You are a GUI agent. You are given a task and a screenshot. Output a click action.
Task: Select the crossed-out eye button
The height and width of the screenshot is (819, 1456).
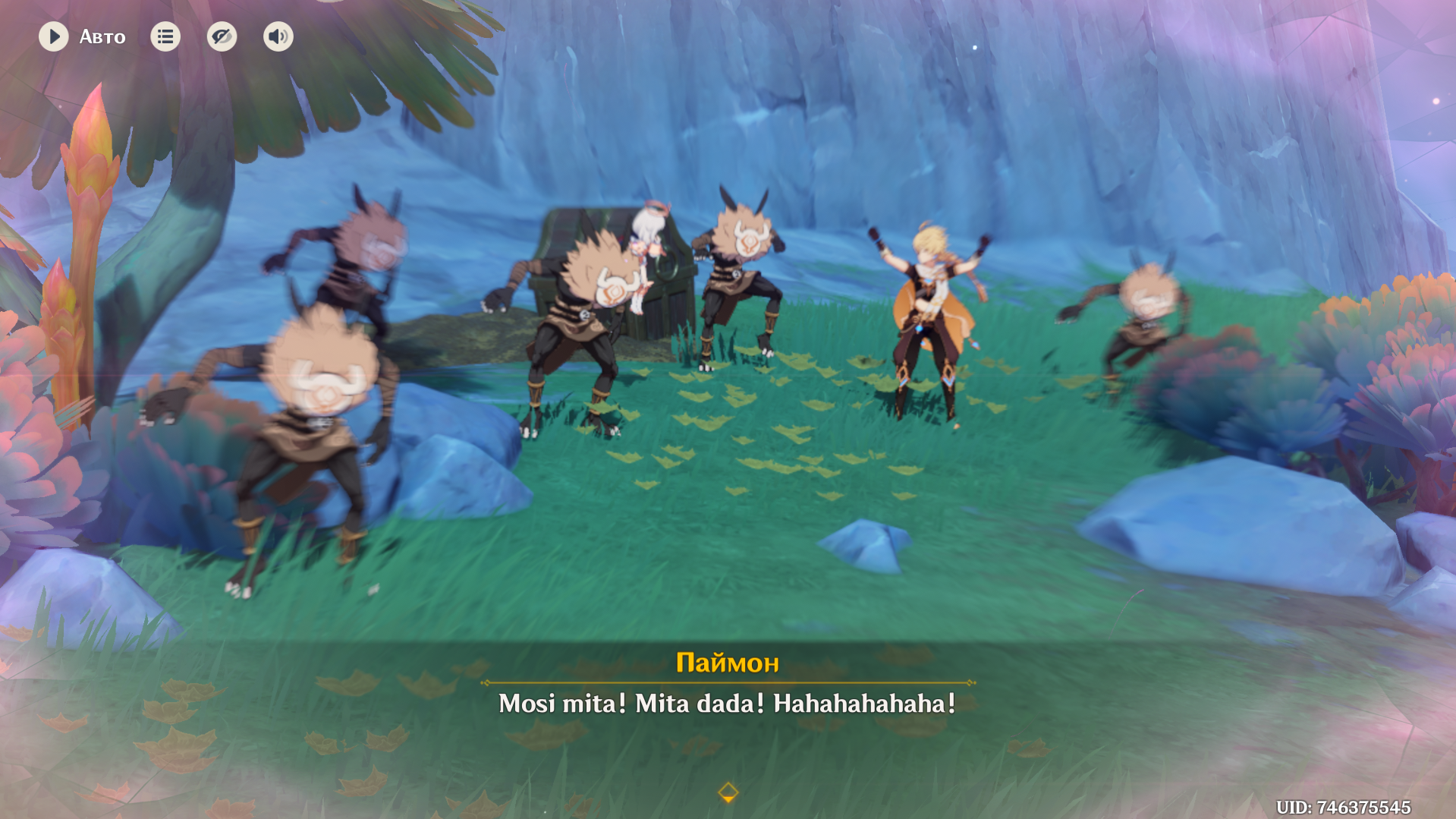(x=222, y=36)
